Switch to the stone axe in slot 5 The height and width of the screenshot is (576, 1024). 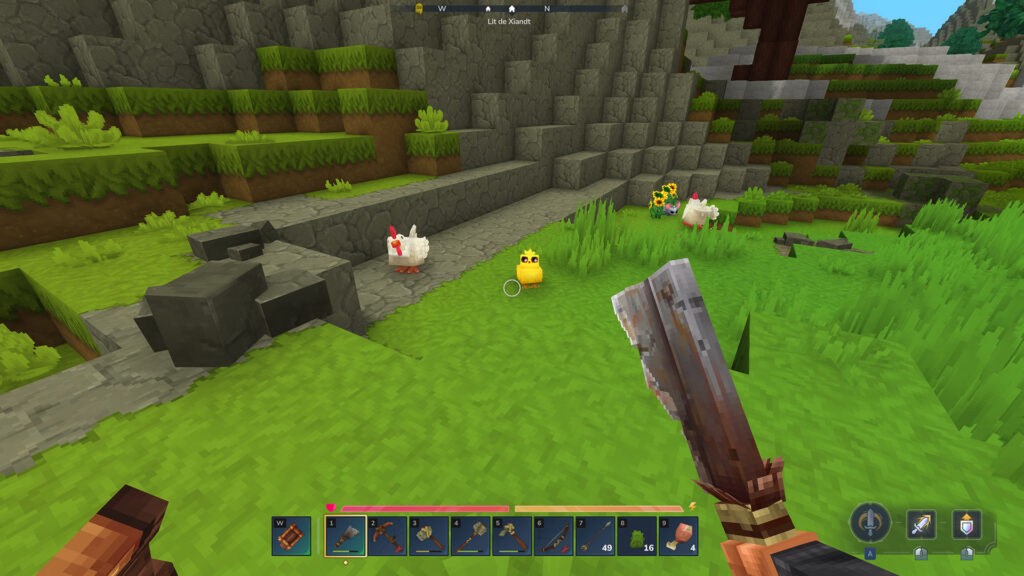(512, 536)
